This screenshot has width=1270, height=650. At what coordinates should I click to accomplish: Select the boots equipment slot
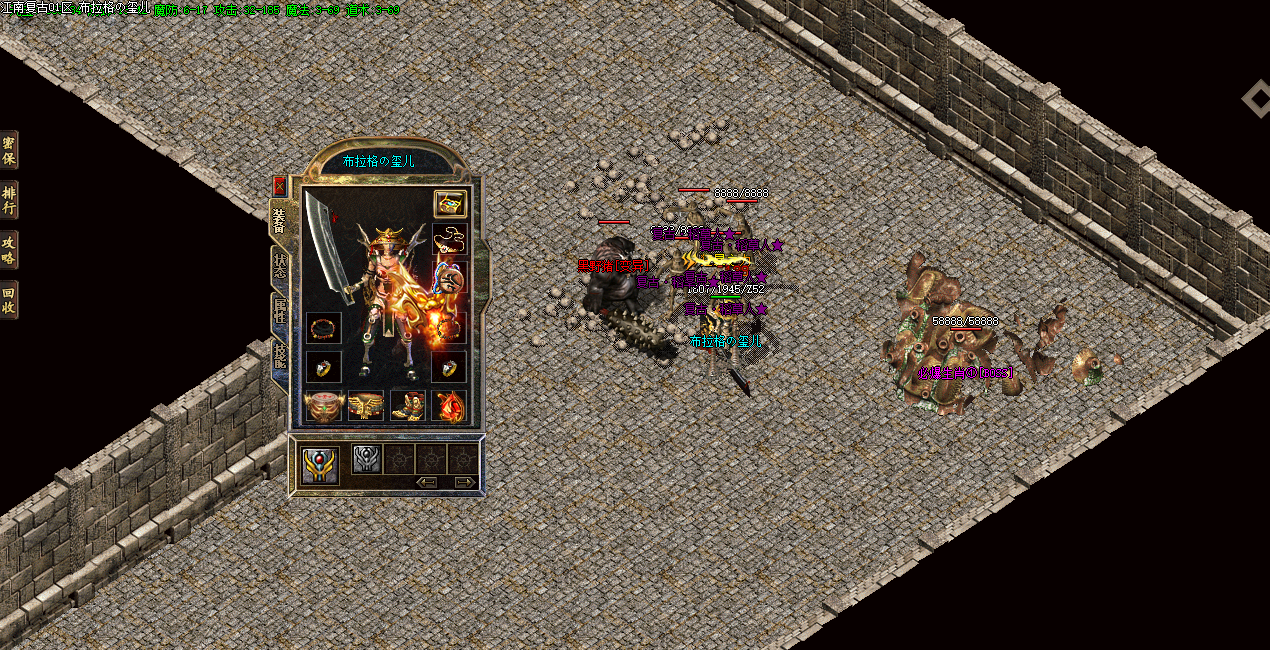click(x=407, y=405)
